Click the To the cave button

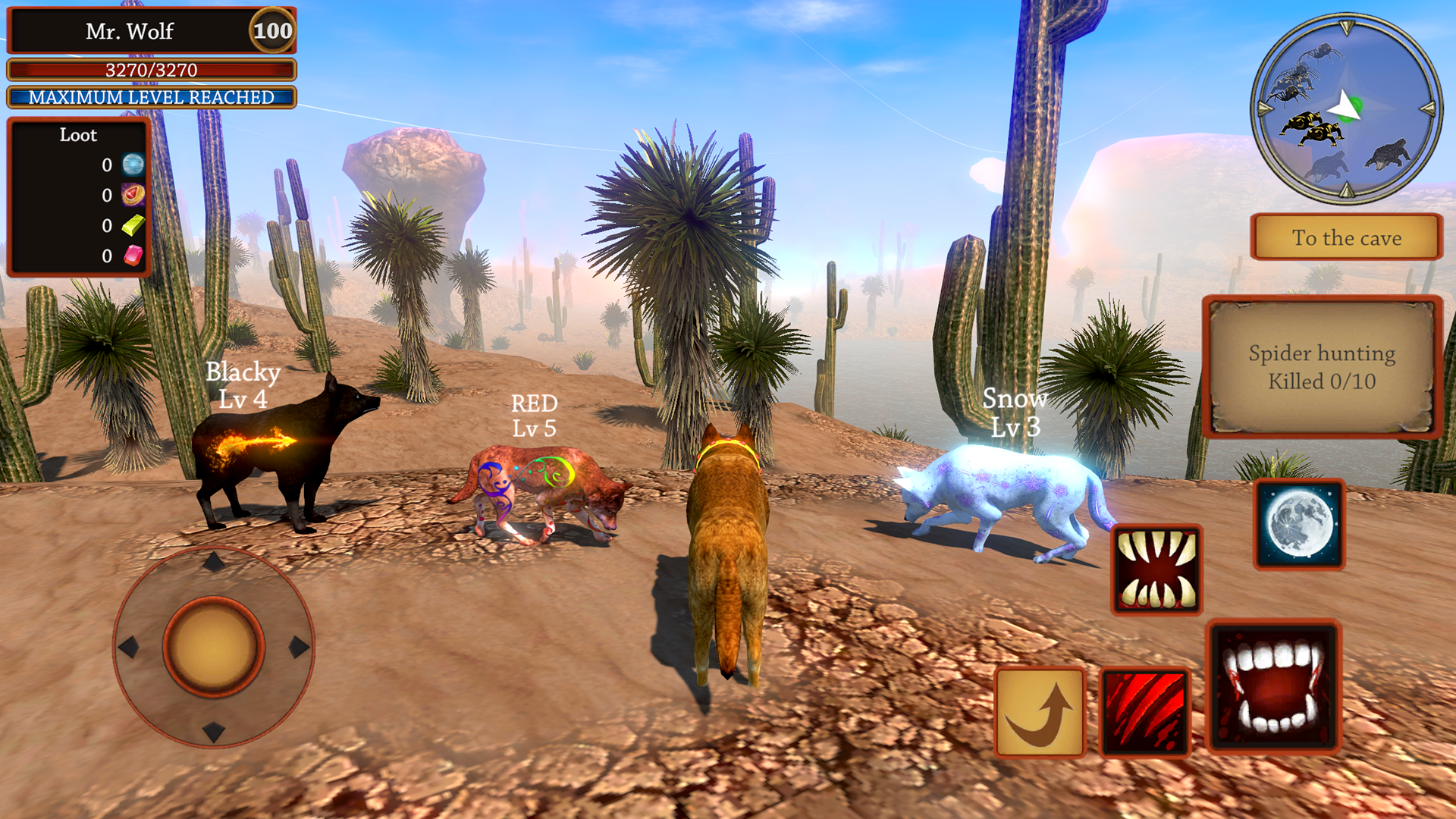click(1346, 237)
